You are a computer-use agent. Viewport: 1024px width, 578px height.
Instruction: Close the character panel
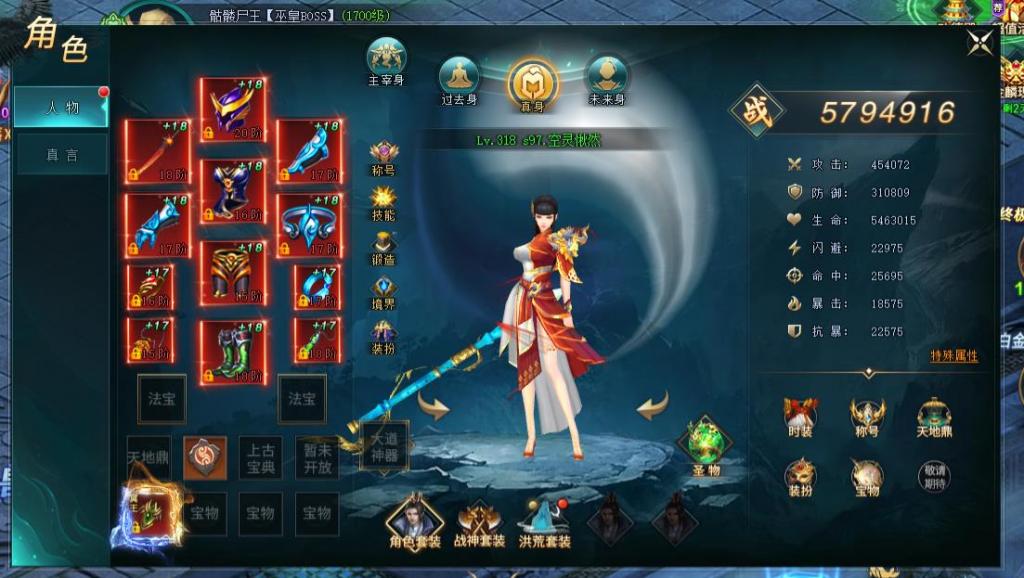981,41
